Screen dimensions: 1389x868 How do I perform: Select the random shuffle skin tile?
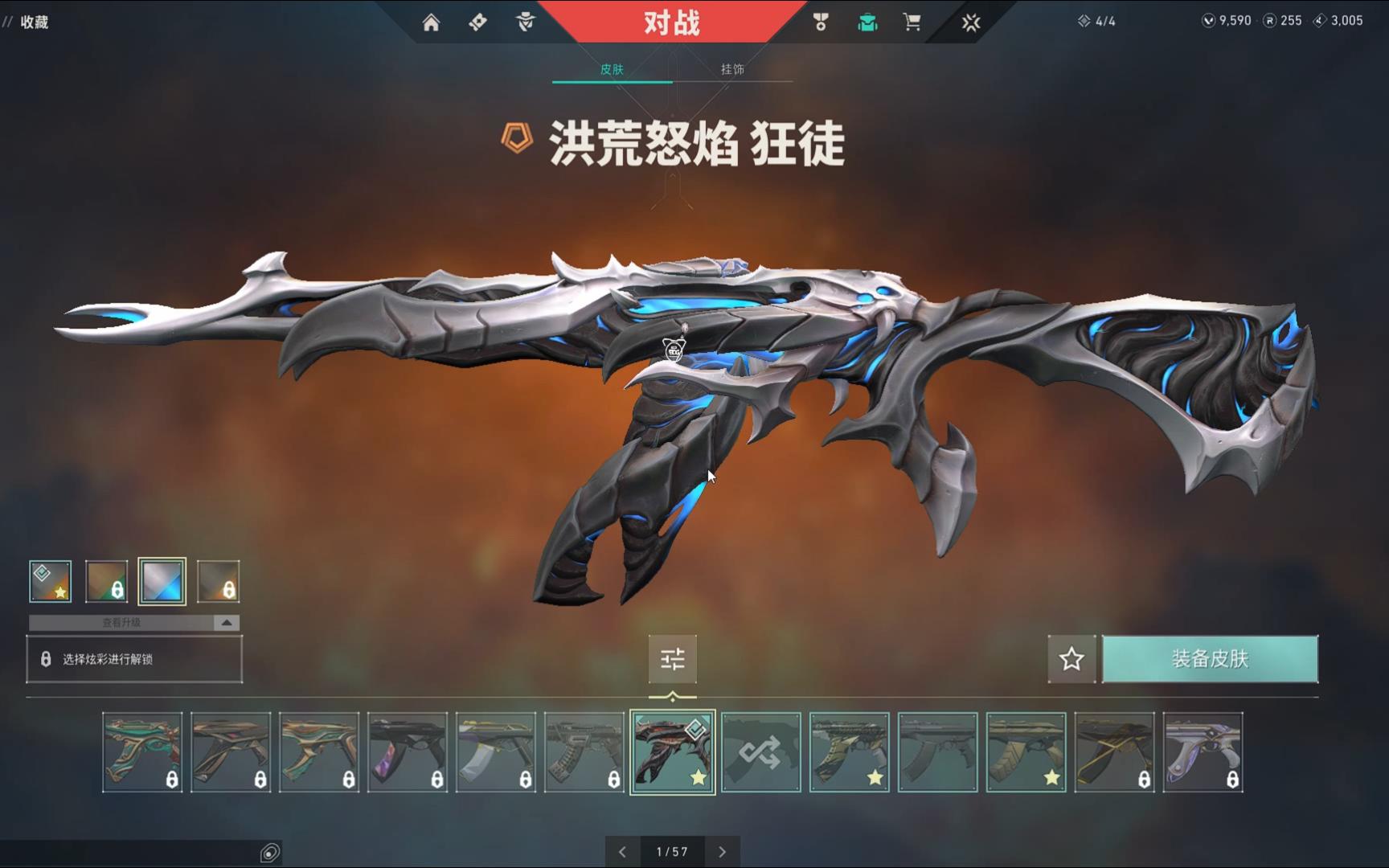(x=761, y=752)
